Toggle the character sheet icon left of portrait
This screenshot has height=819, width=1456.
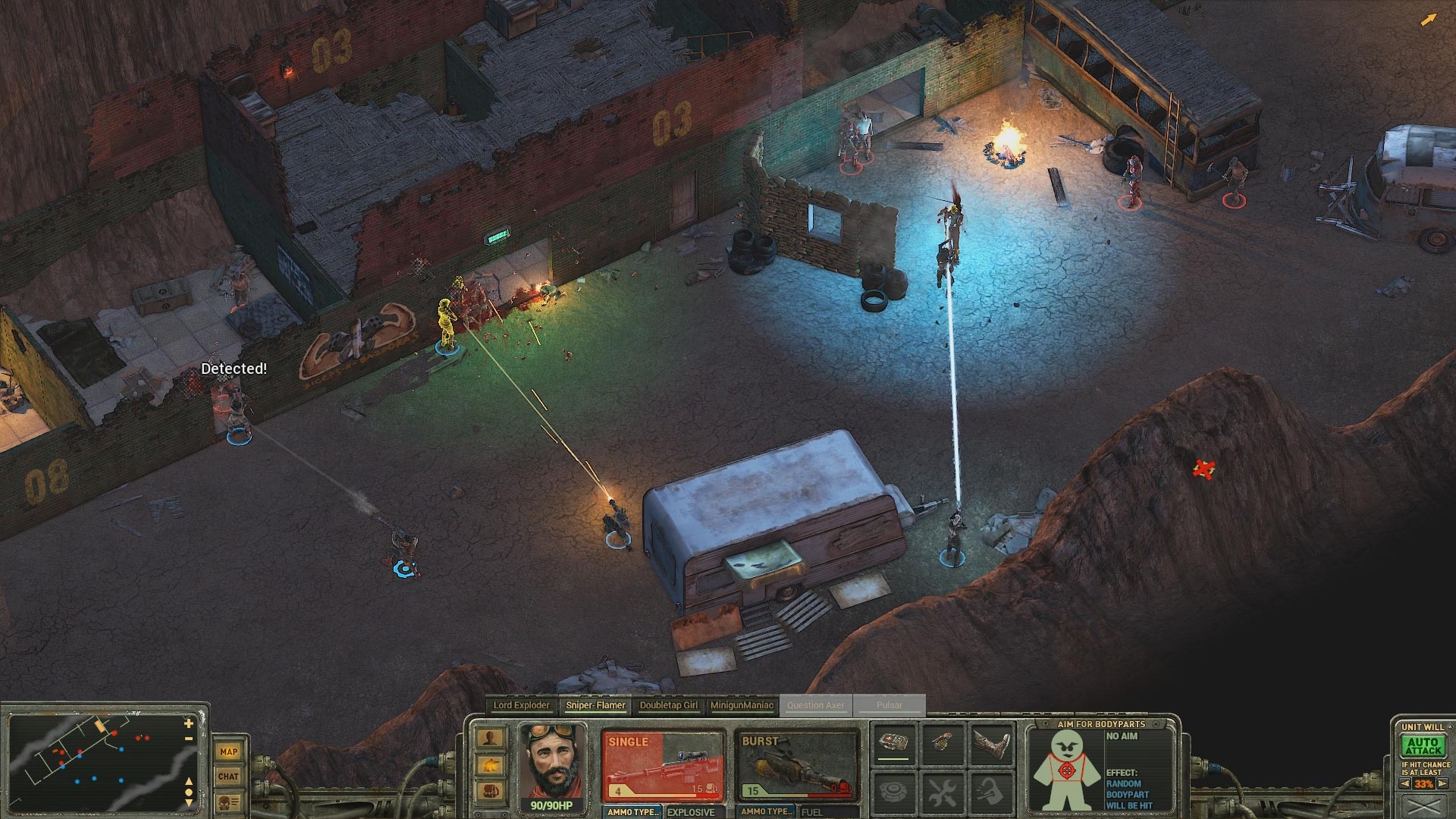coord(489,737)
